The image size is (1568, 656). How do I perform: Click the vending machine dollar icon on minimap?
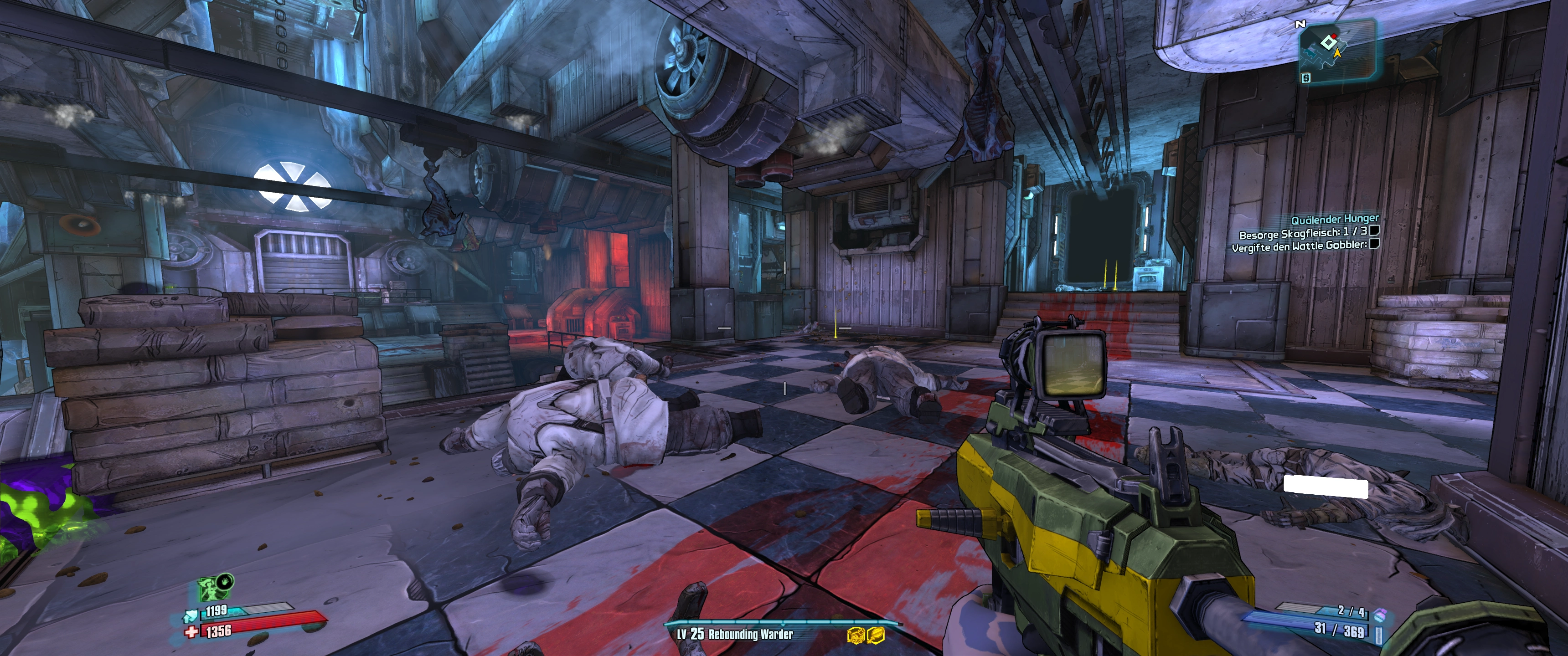[x=1306, y=78]
